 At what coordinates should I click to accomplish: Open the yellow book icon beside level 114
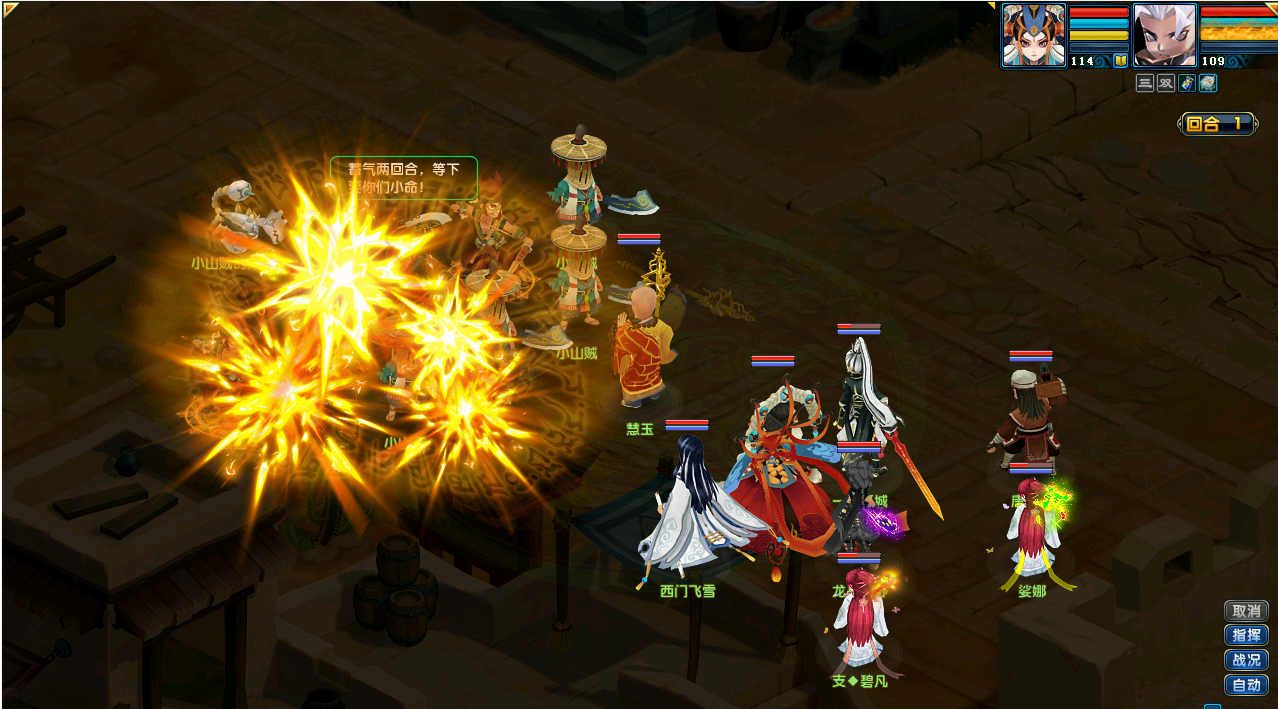[x=1120, y=61]
